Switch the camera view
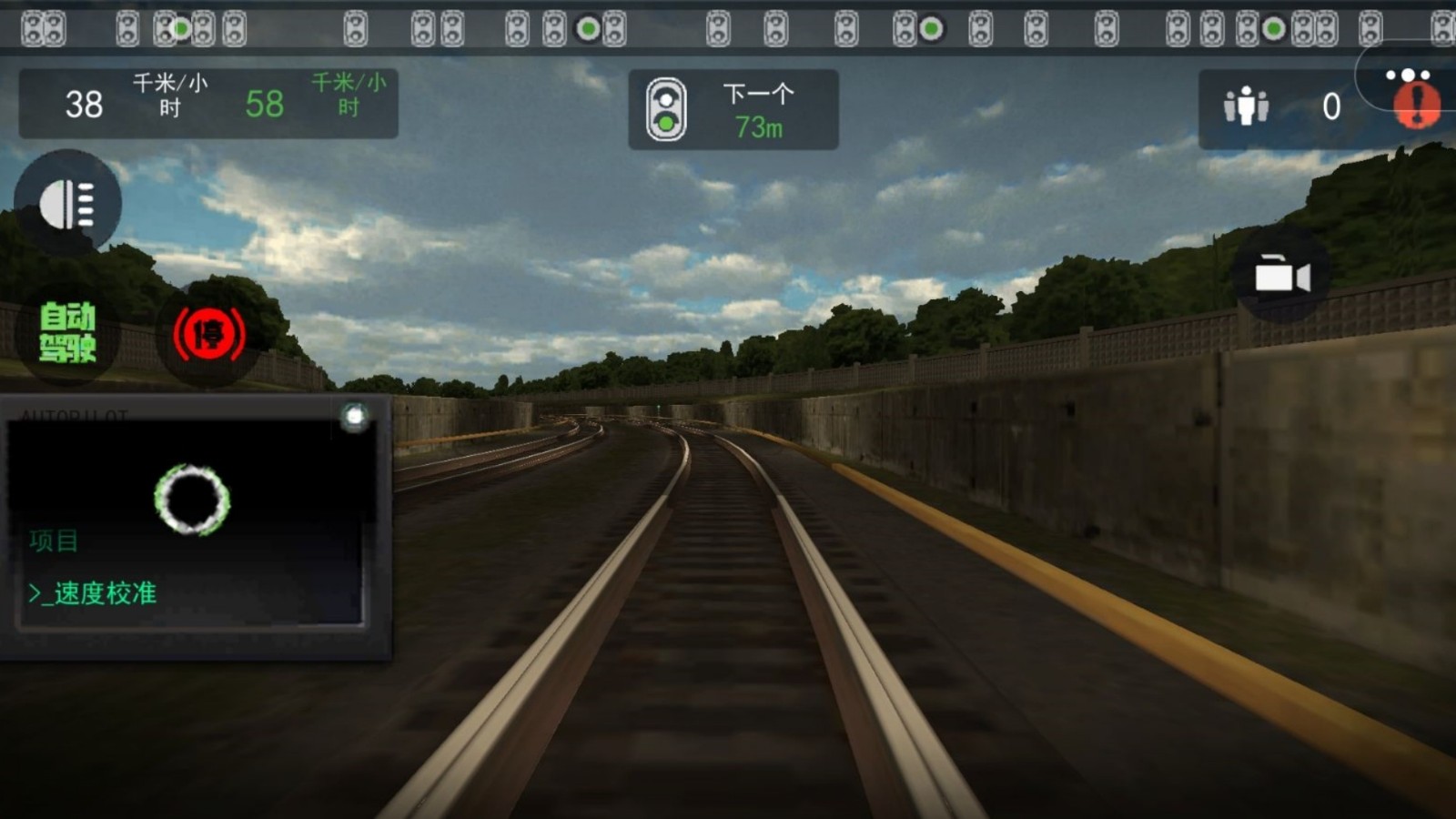This screenshot has height=819, width=1456. point(1281,276)
